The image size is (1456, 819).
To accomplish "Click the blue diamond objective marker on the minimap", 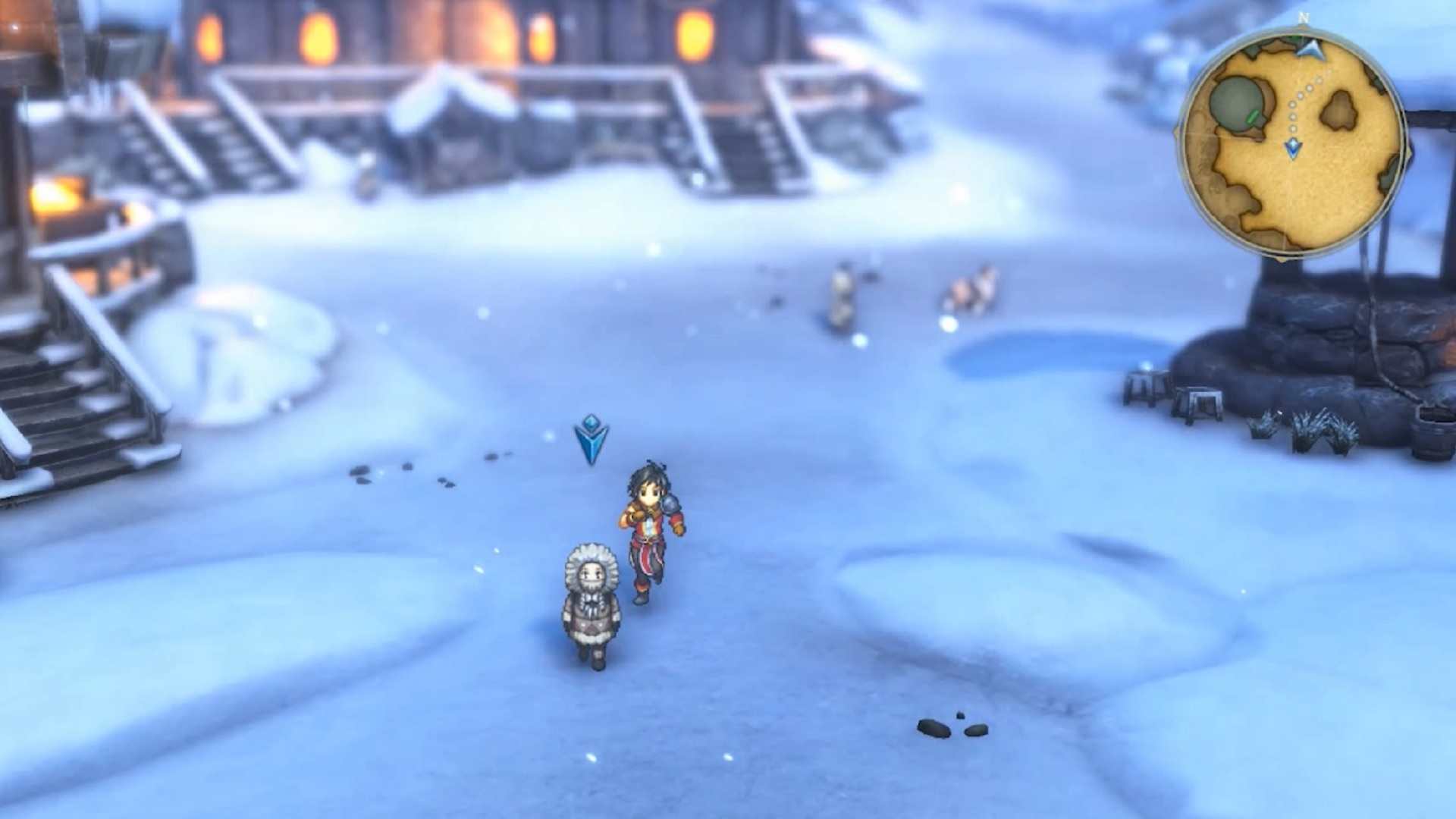I will (x=1293, y=148).
